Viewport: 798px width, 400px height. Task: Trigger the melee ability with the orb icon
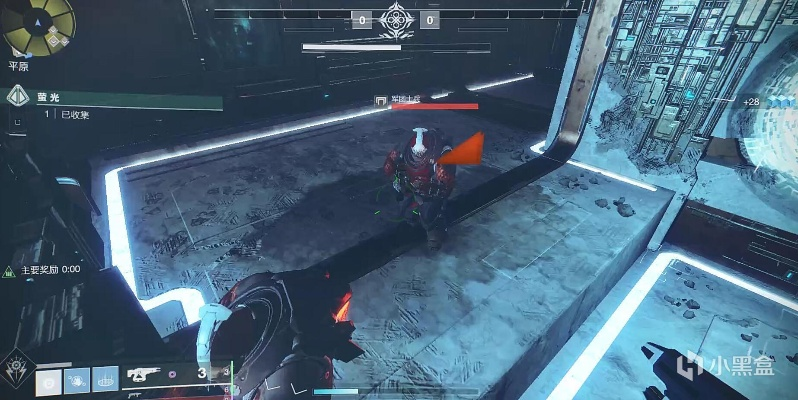click(76, 380)
